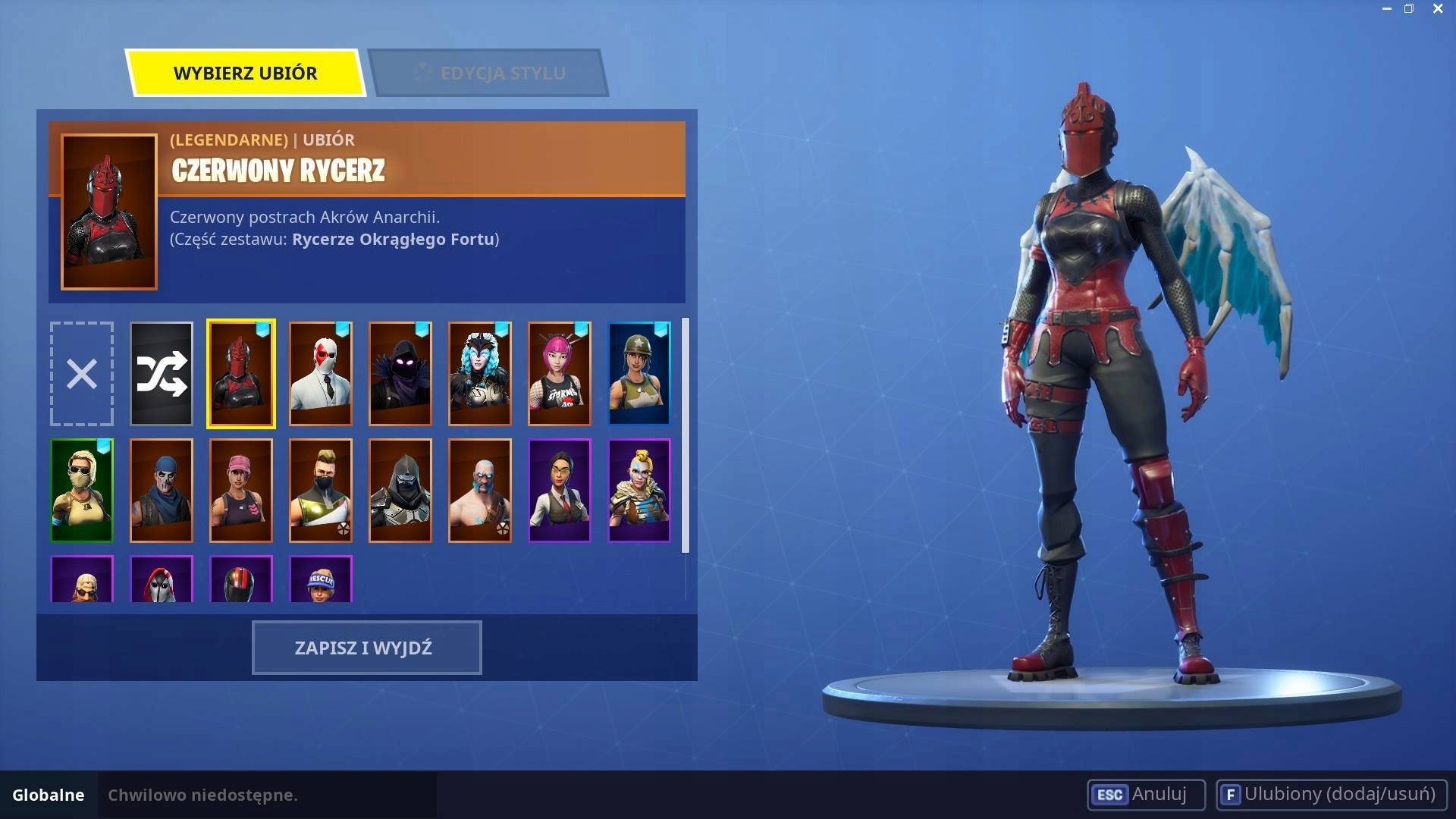The height and width of the screenshot is (819, 1456).
Task: Select the random shuffle outfit tile
Action: tap(162, 373)
